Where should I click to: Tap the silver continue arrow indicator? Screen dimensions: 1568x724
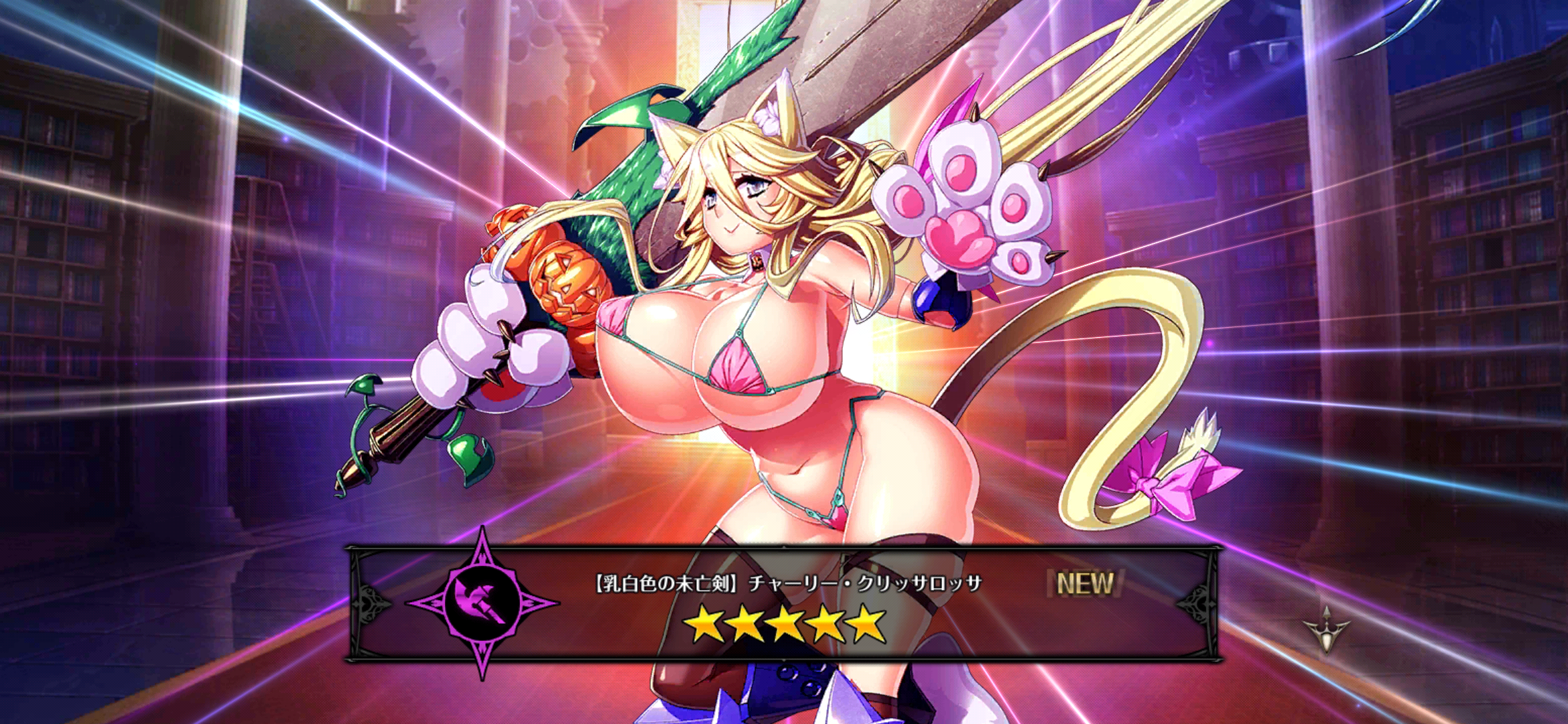point(1326,630)
